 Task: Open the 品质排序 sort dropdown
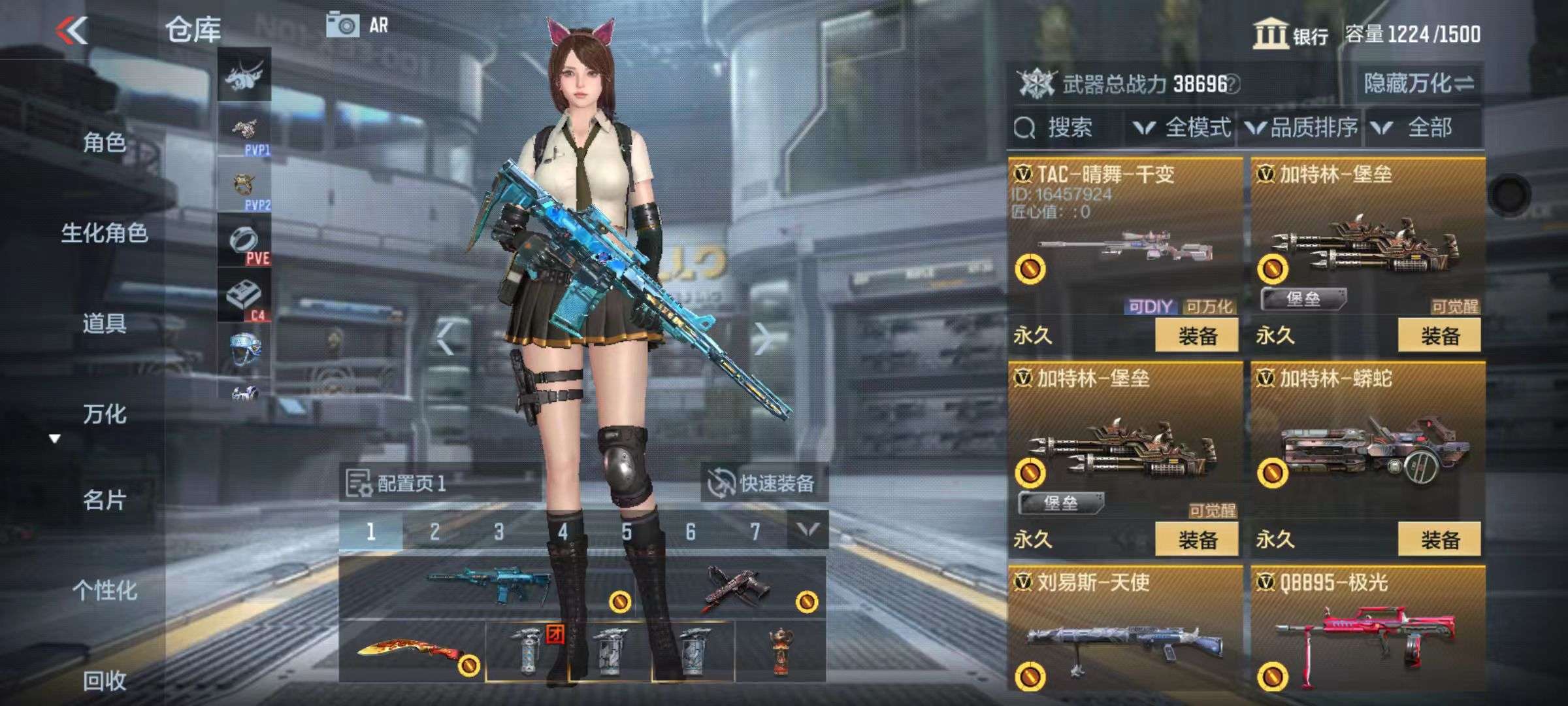[x=1302, y=127]
